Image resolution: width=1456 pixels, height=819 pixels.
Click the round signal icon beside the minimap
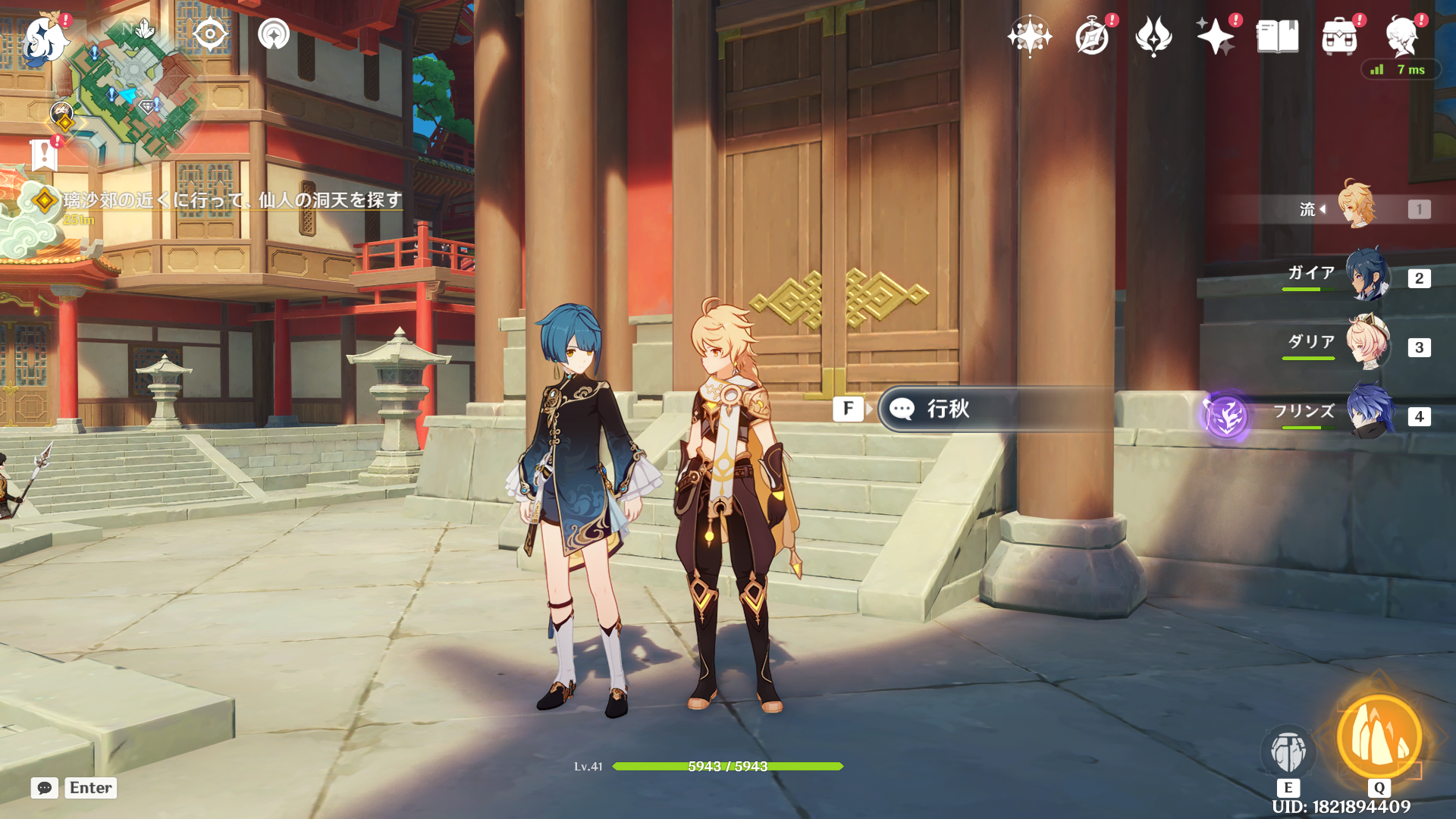(274, 35)
